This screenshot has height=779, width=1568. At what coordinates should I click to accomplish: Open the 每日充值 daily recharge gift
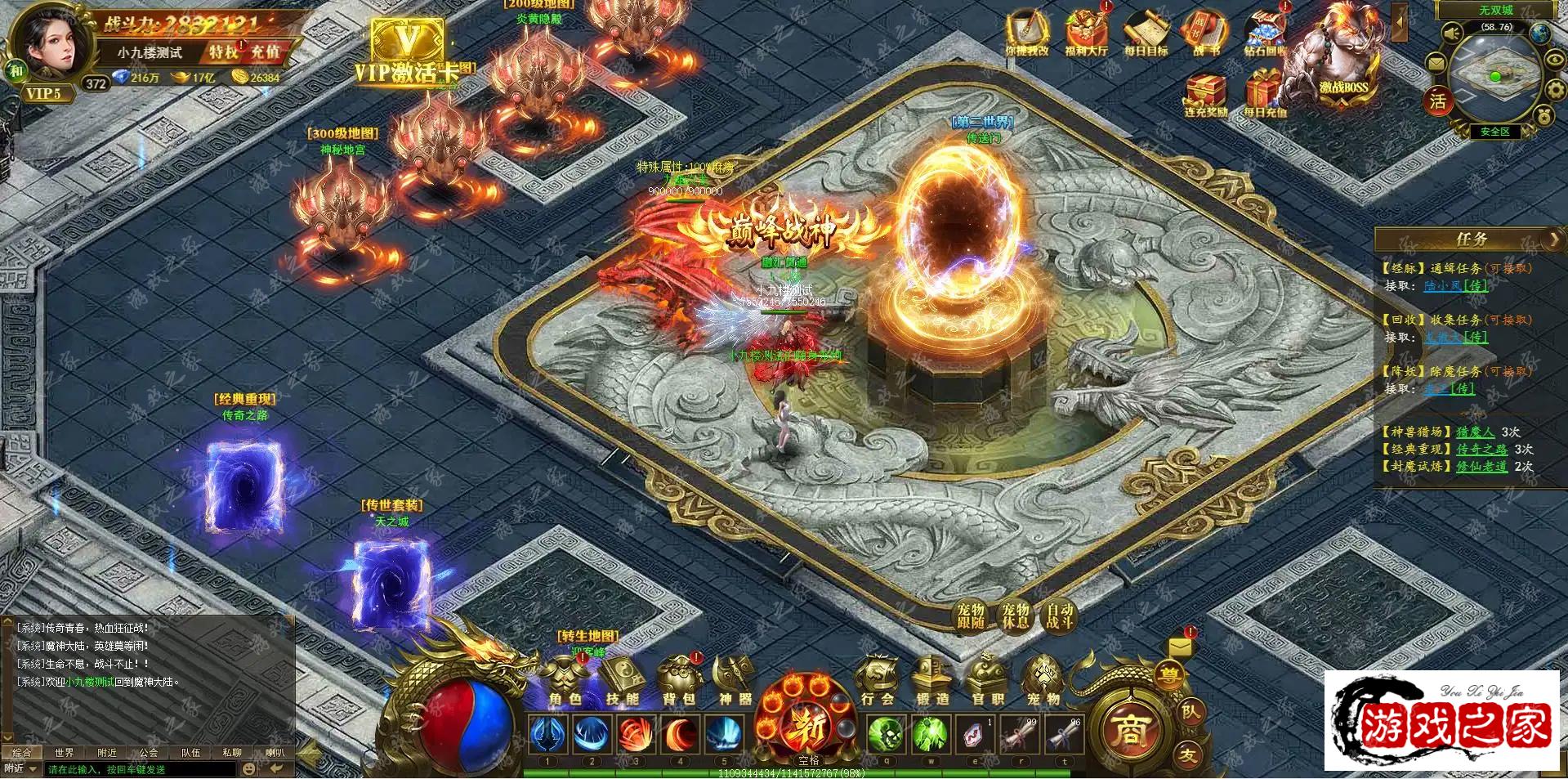pyautogui.click(x=1264, y=94)
